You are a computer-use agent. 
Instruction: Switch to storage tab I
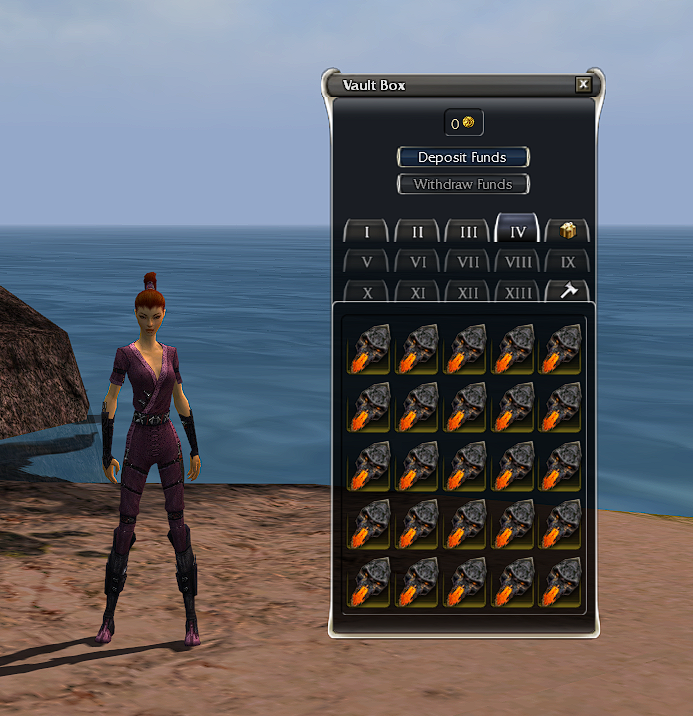click(x=367, y=232)
